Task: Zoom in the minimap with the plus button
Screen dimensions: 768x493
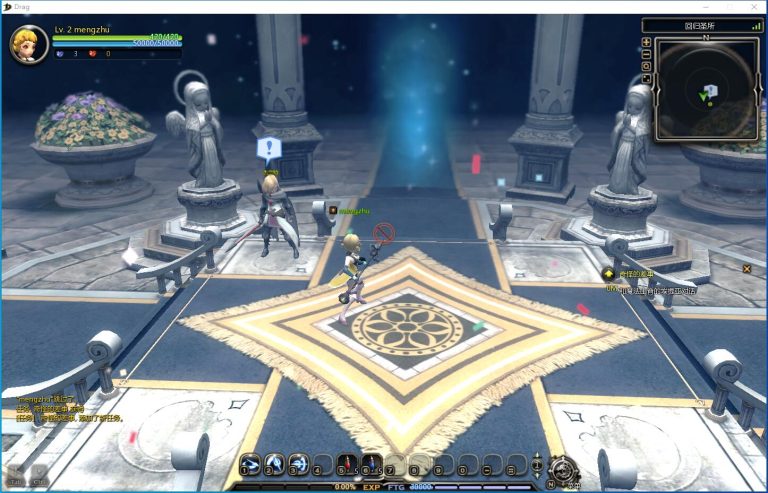Action: [x=647, y=42]
